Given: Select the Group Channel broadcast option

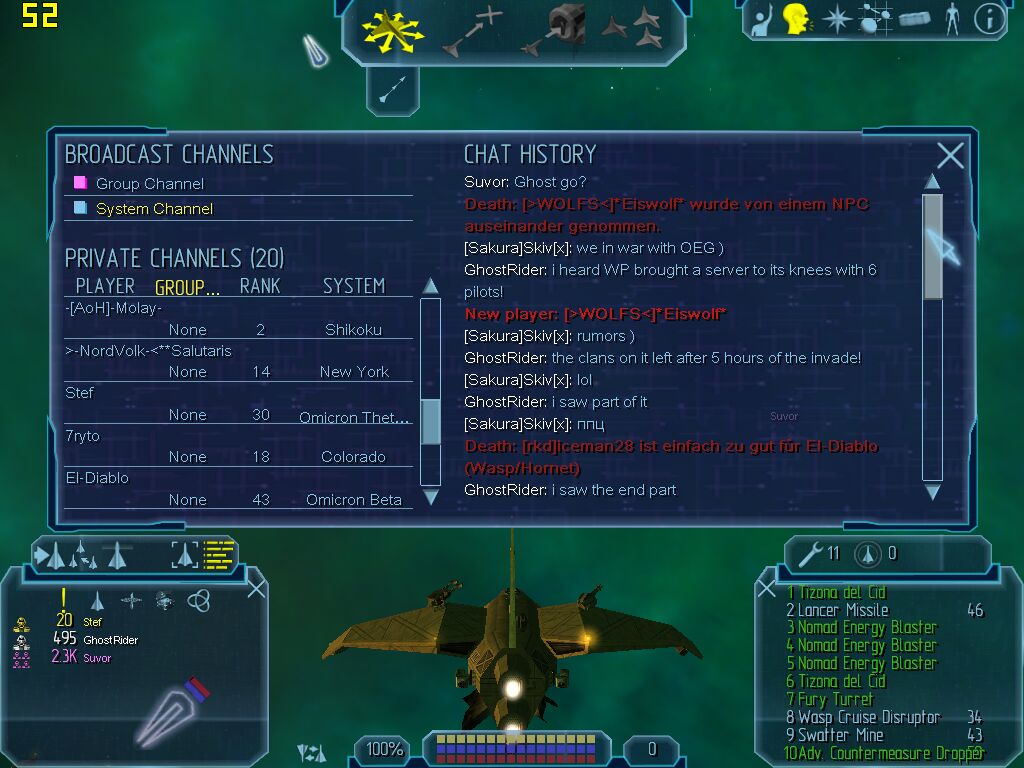Looking at the screenshot, I should tap(149, 184).
